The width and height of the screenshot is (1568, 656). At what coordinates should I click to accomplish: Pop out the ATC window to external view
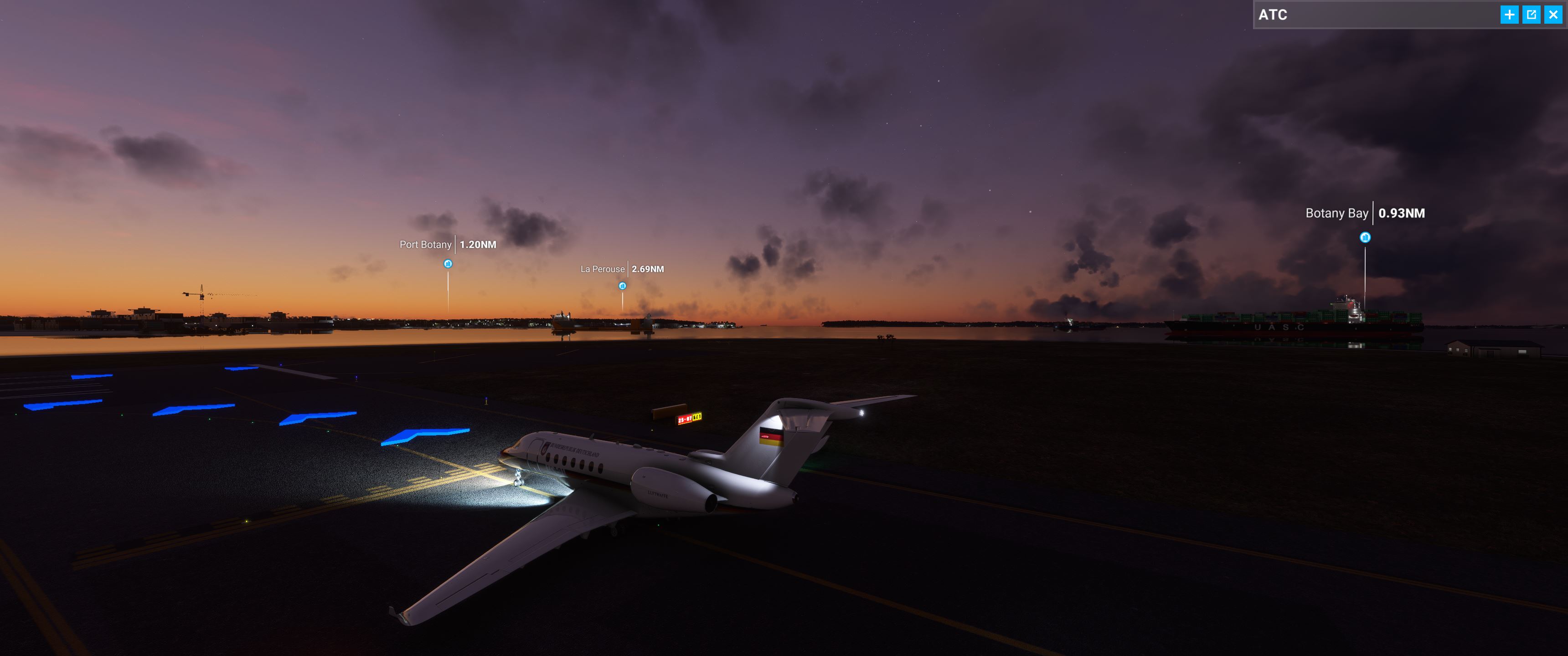pos(1532,14)
